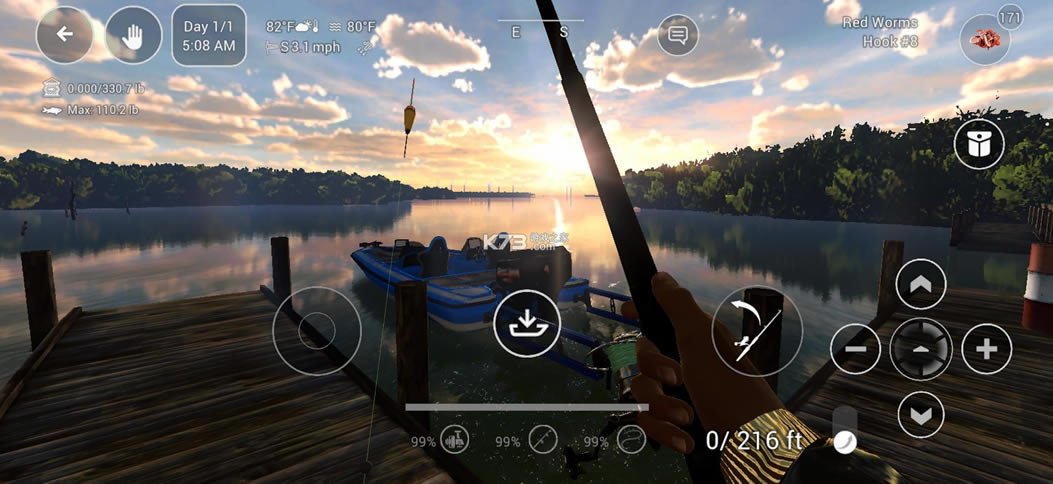
Task: Open the chat message bubble
Action: pyautogui.click(x=678, y=35)
